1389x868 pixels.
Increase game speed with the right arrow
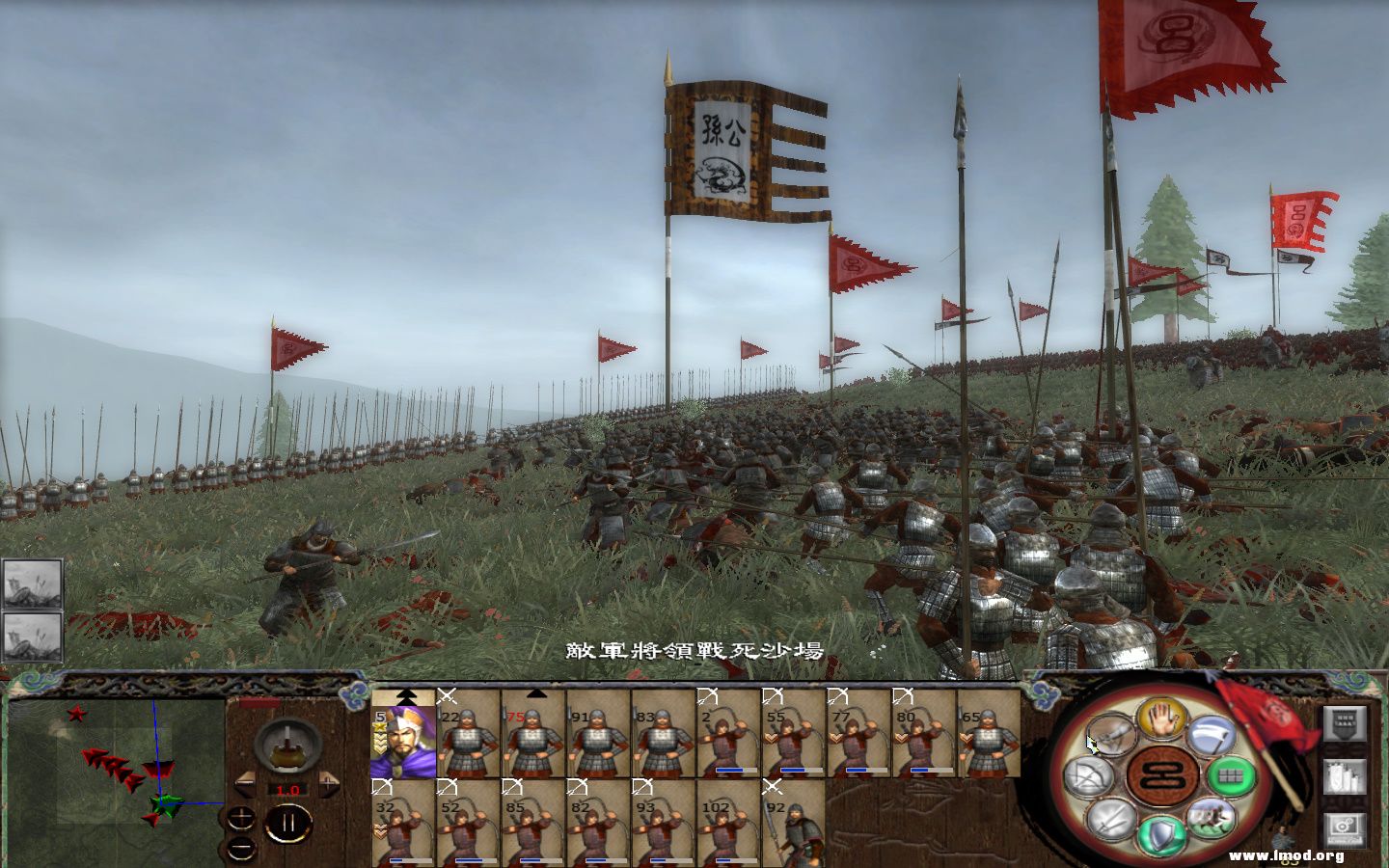329,783
